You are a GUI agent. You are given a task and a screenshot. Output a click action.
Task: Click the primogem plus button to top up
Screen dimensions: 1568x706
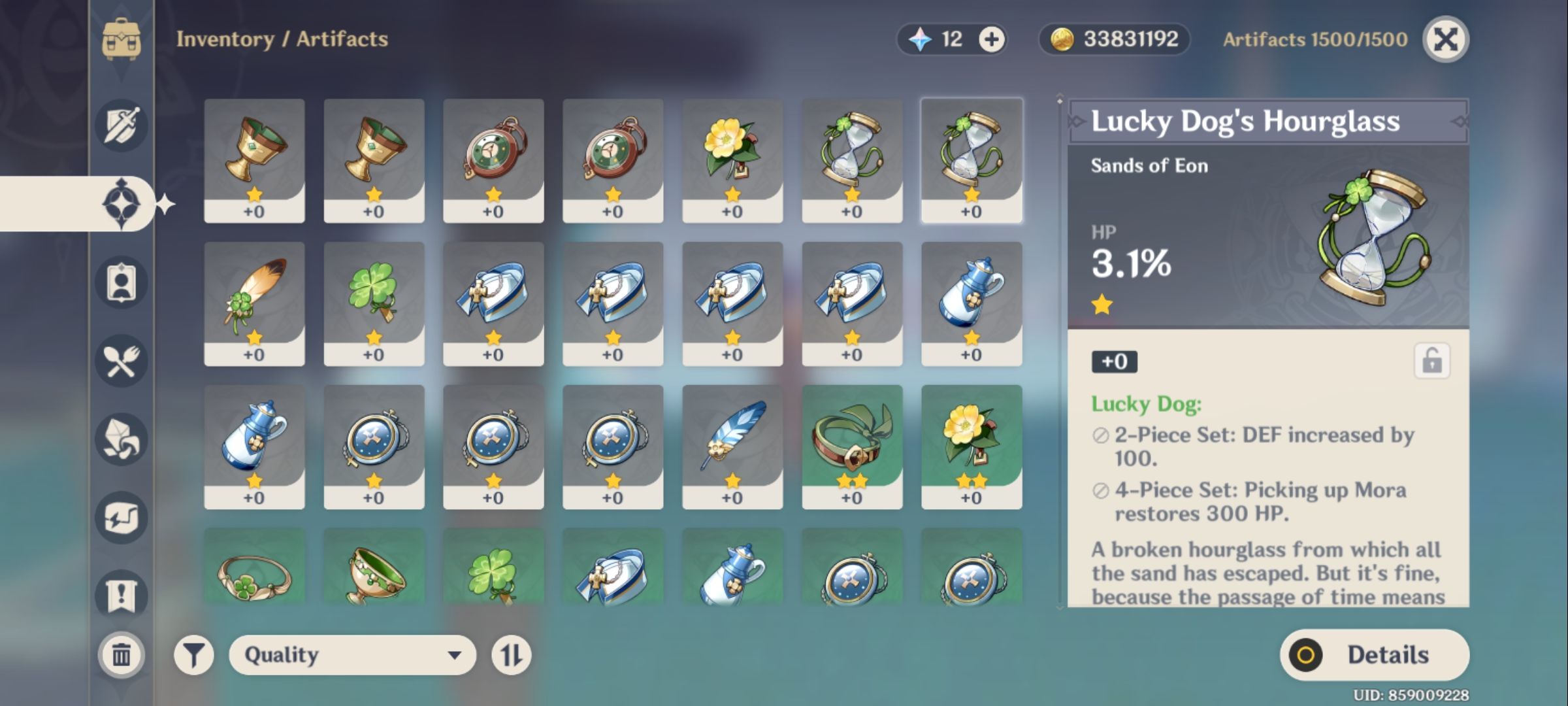pyautogui.click(x=990, y=39)
